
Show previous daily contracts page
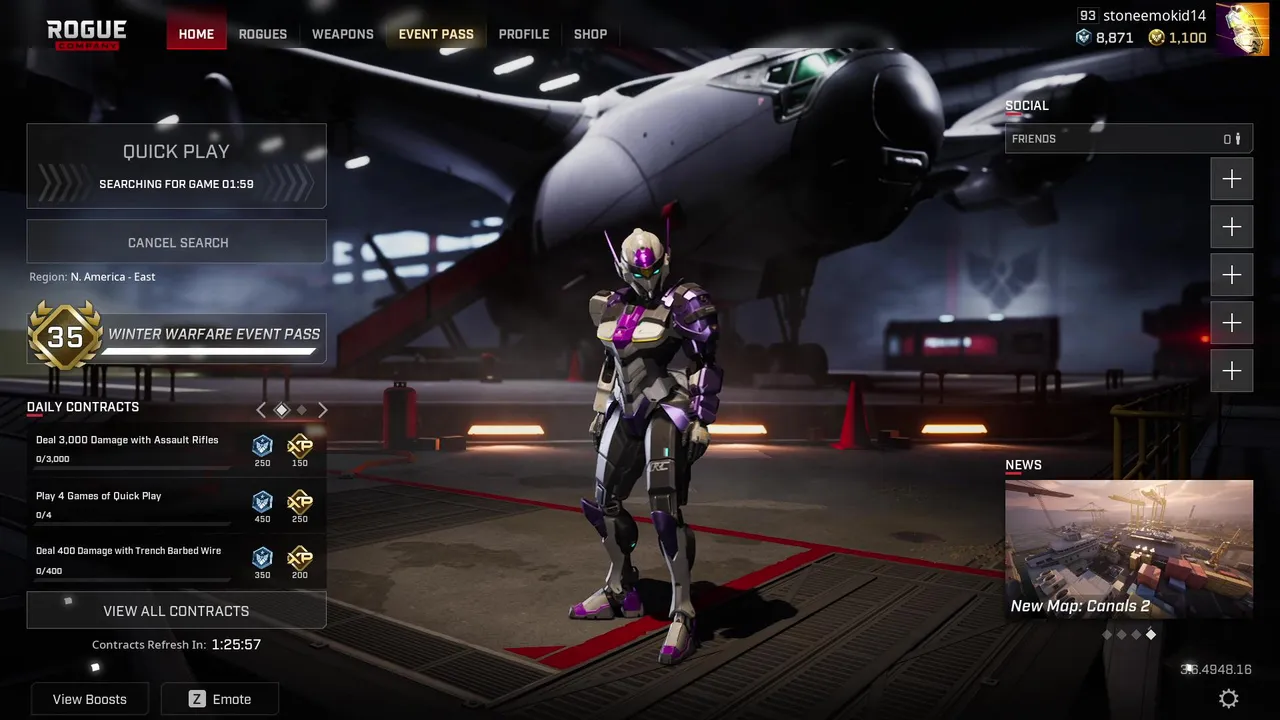click(x=261, y=410)
